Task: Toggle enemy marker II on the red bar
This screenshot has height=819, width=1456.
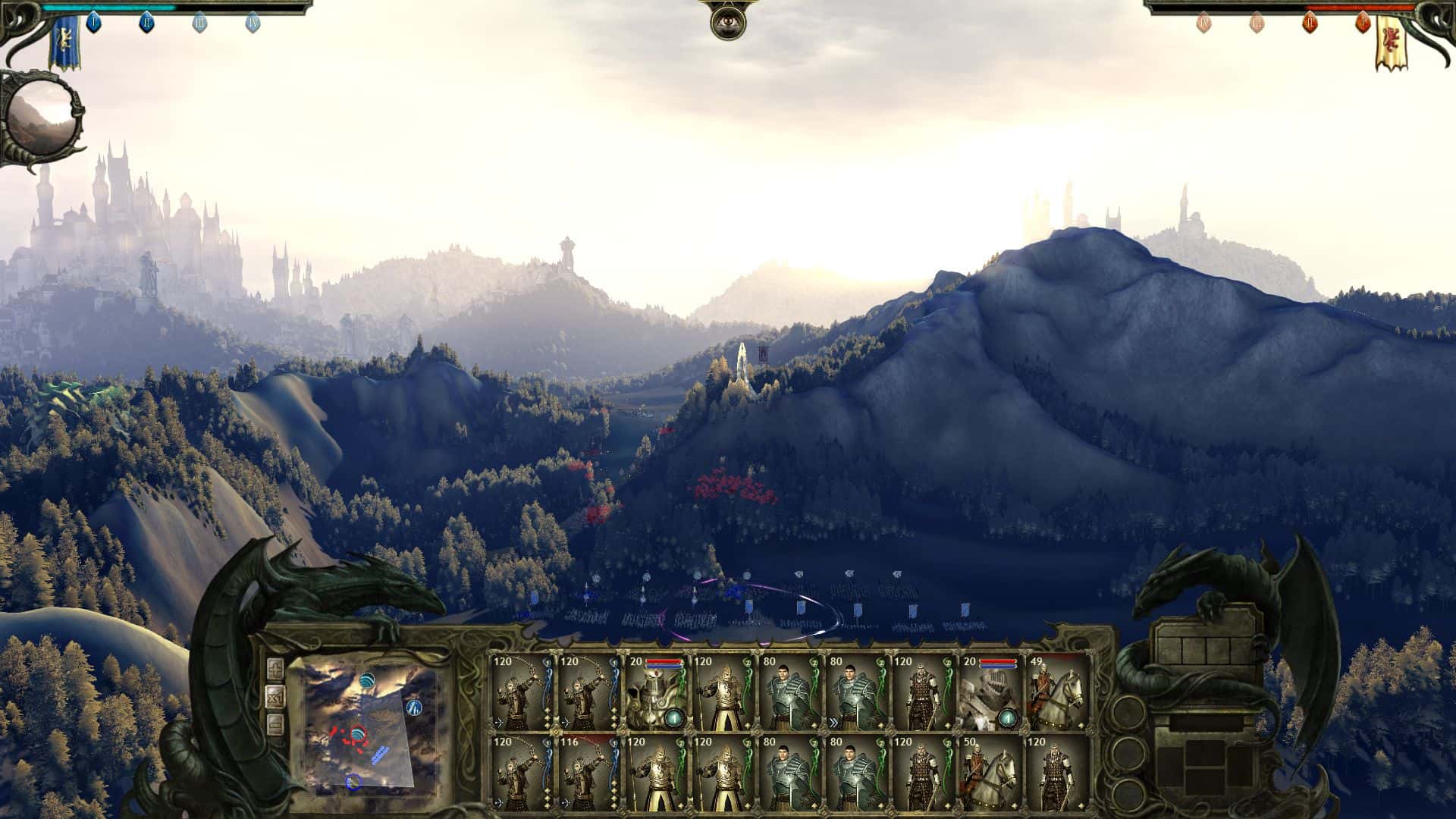Action: [1311, 23]
